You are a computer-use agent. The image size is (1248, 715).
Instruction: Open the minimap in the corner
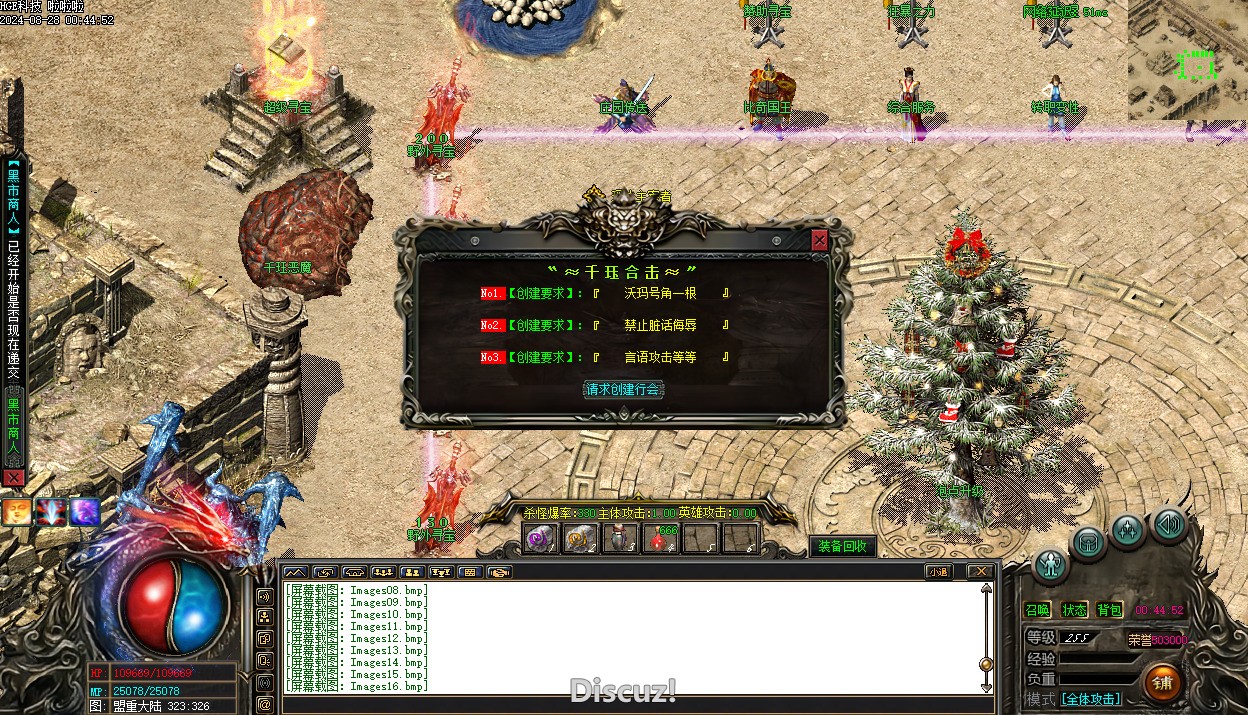coord(1188,62)
